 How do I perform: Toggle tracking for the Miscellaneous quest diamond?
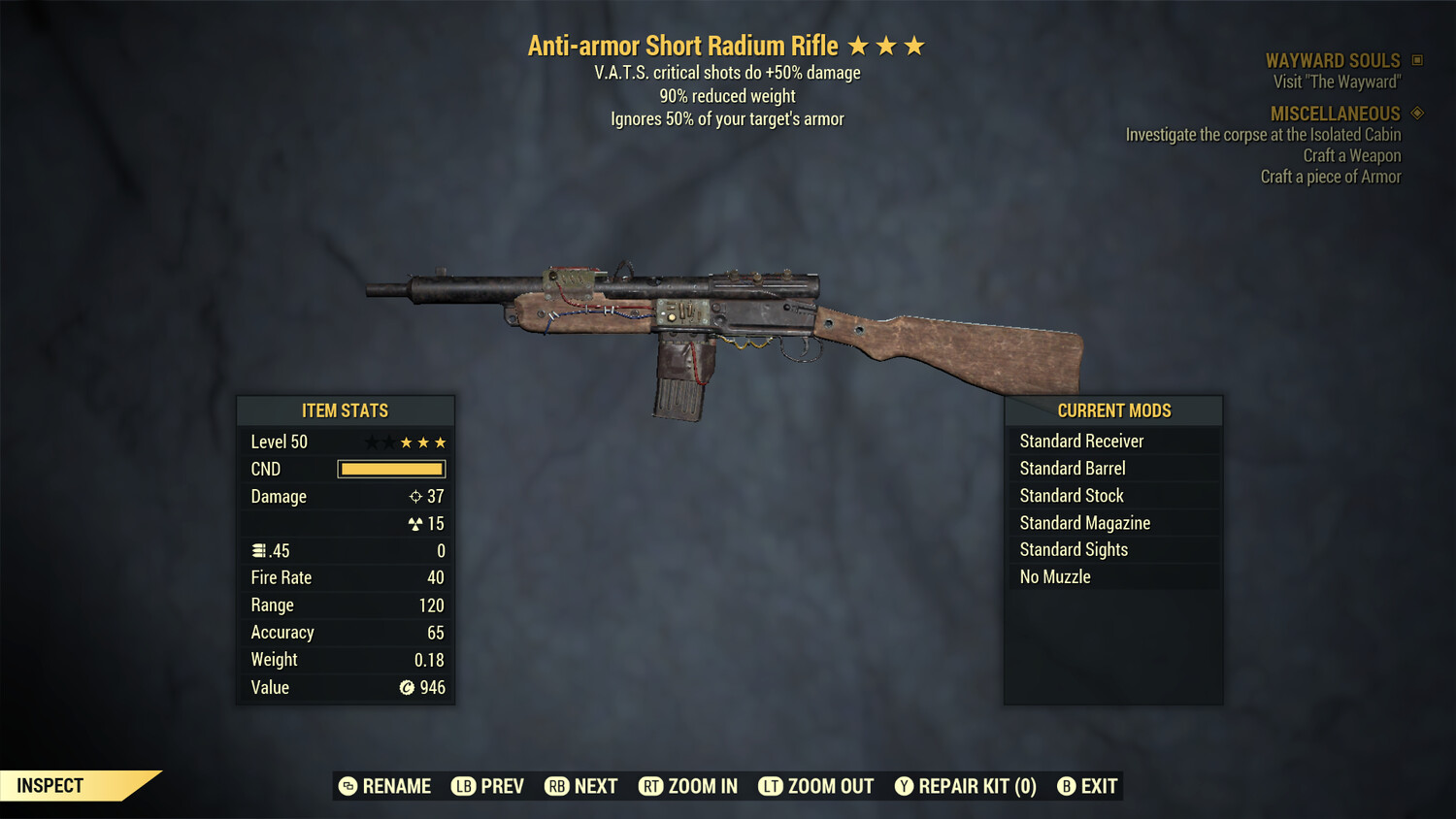(x=1415, y=113)
